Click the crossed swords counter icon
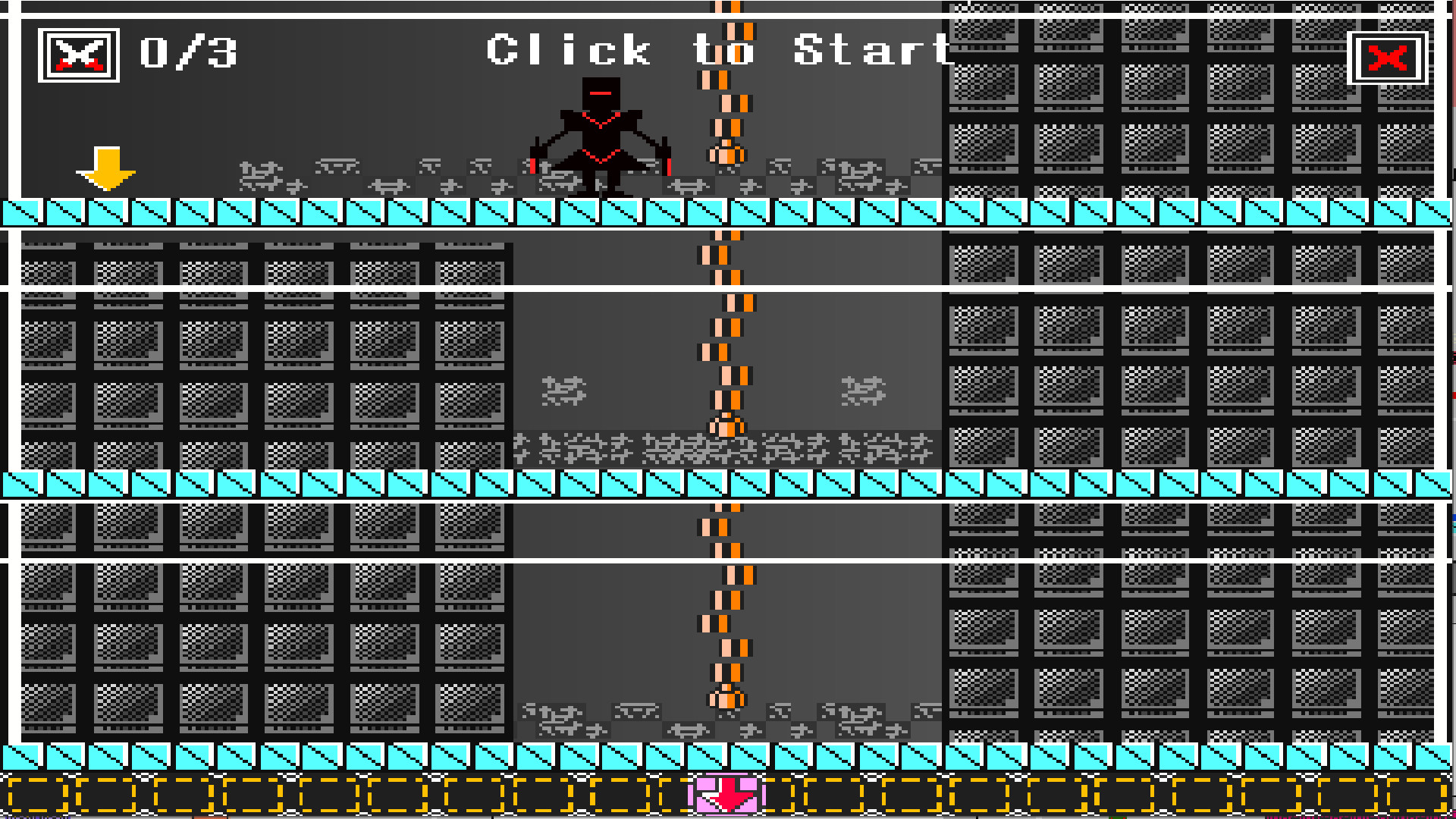 tap(79, 52)
